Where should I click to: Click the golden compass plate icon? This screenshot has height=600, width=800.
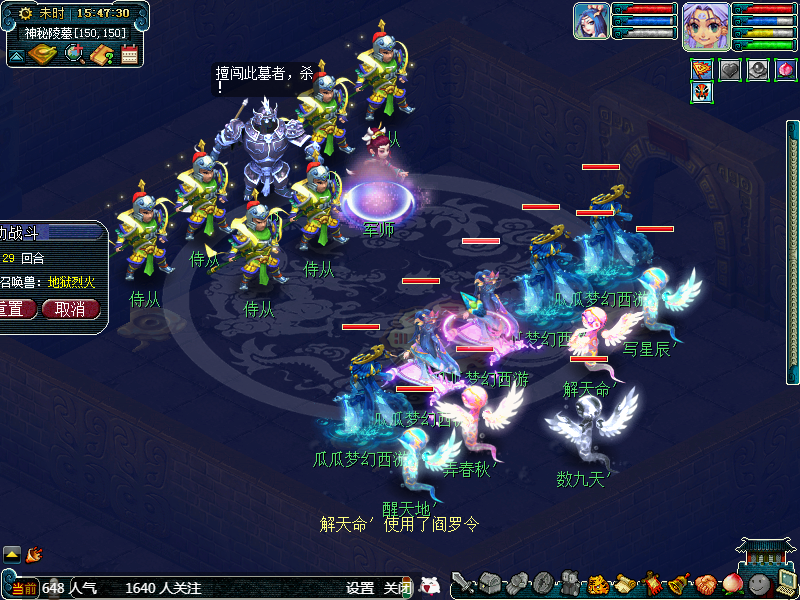(x=43, y=53)
